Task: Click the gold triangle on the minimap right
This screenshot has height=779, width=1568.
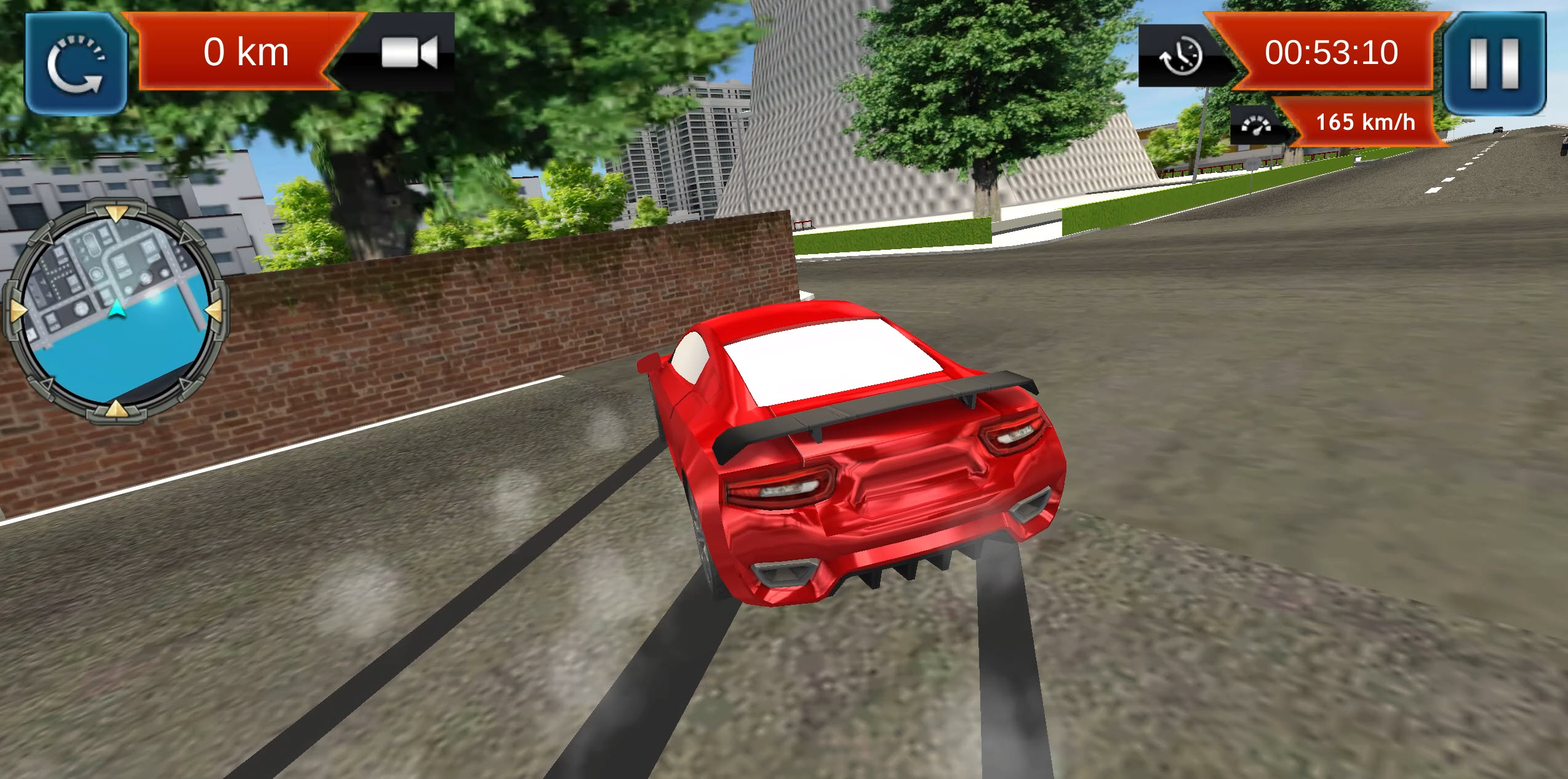Action: pos(214,310)
